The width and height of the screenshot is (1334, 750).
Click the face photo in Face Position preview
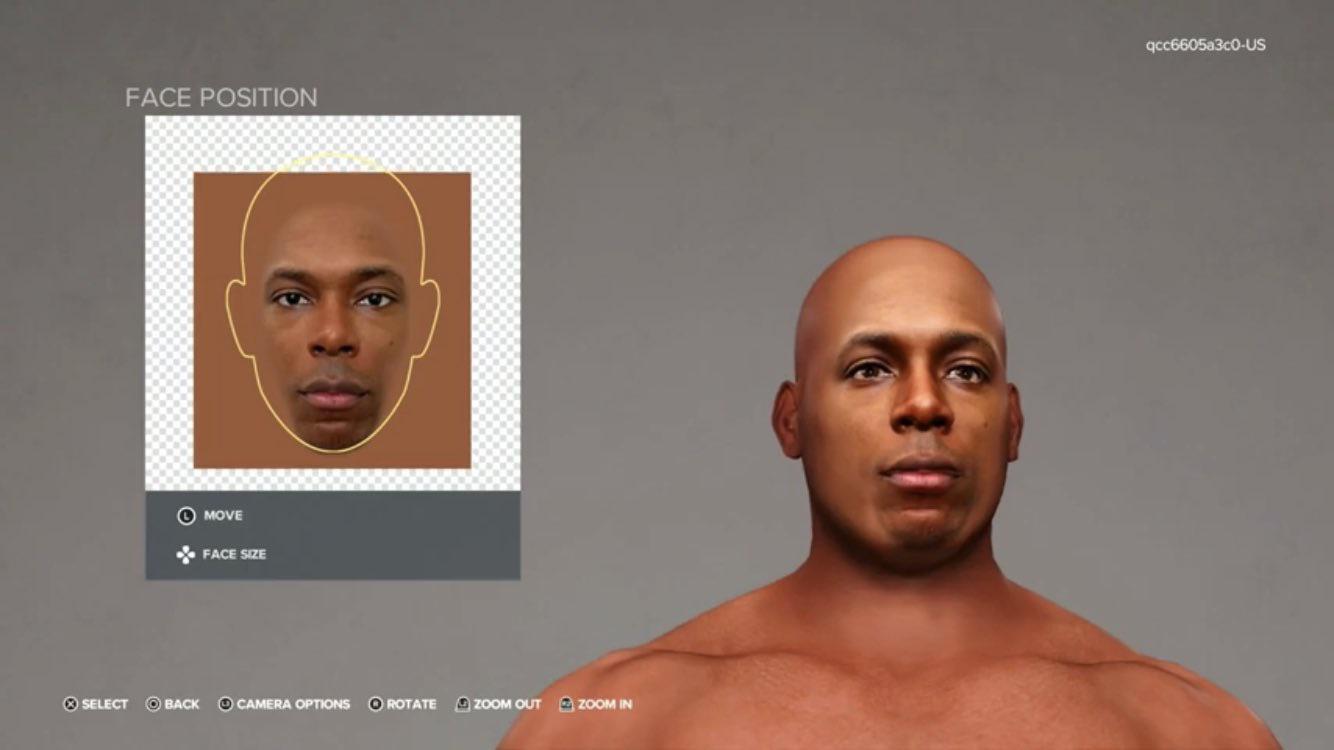[x=332, y=318]
